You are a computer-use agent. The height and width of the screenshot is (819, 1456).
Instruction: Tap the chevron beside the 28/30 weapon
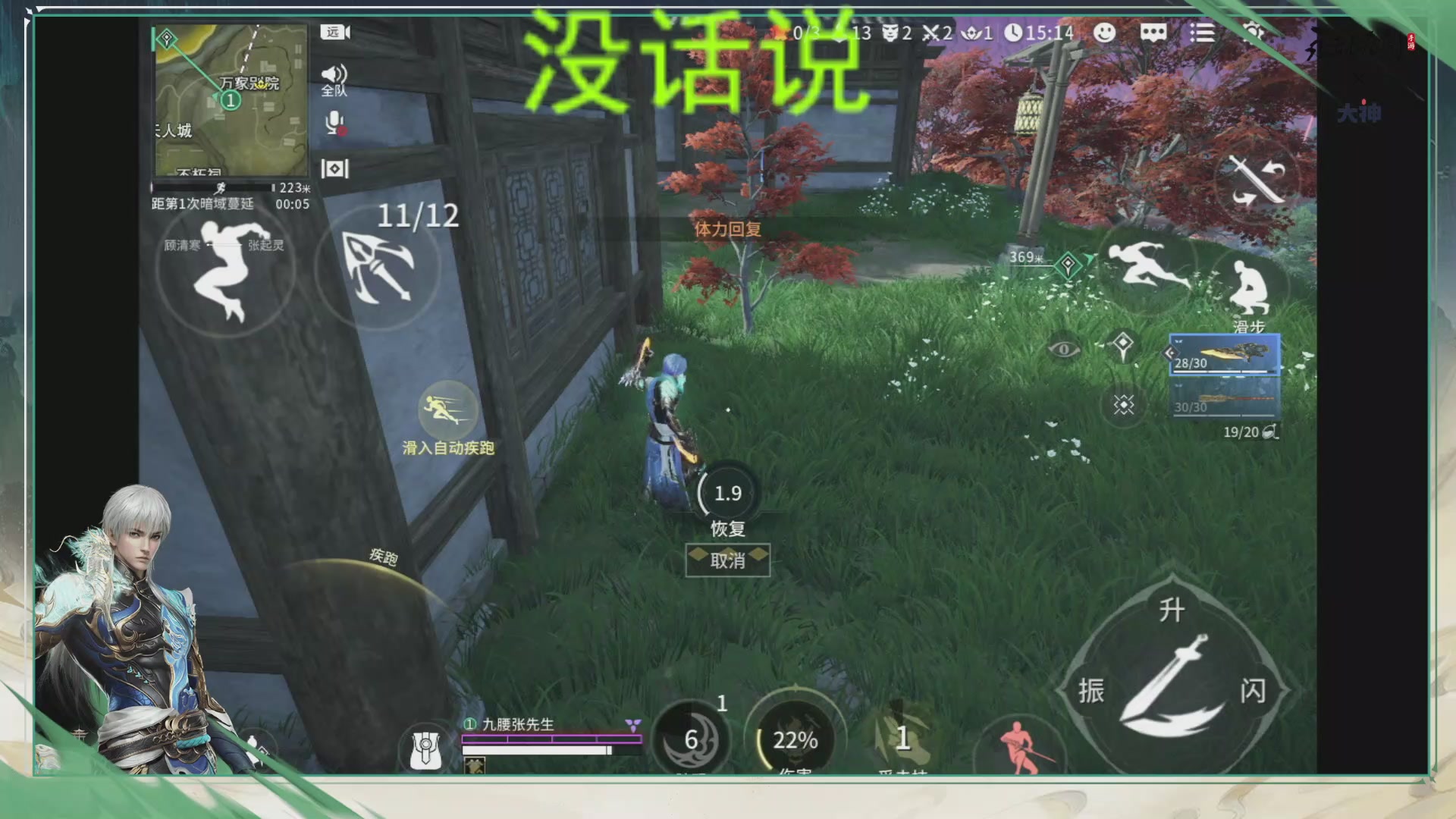[x=1171, y=353]
